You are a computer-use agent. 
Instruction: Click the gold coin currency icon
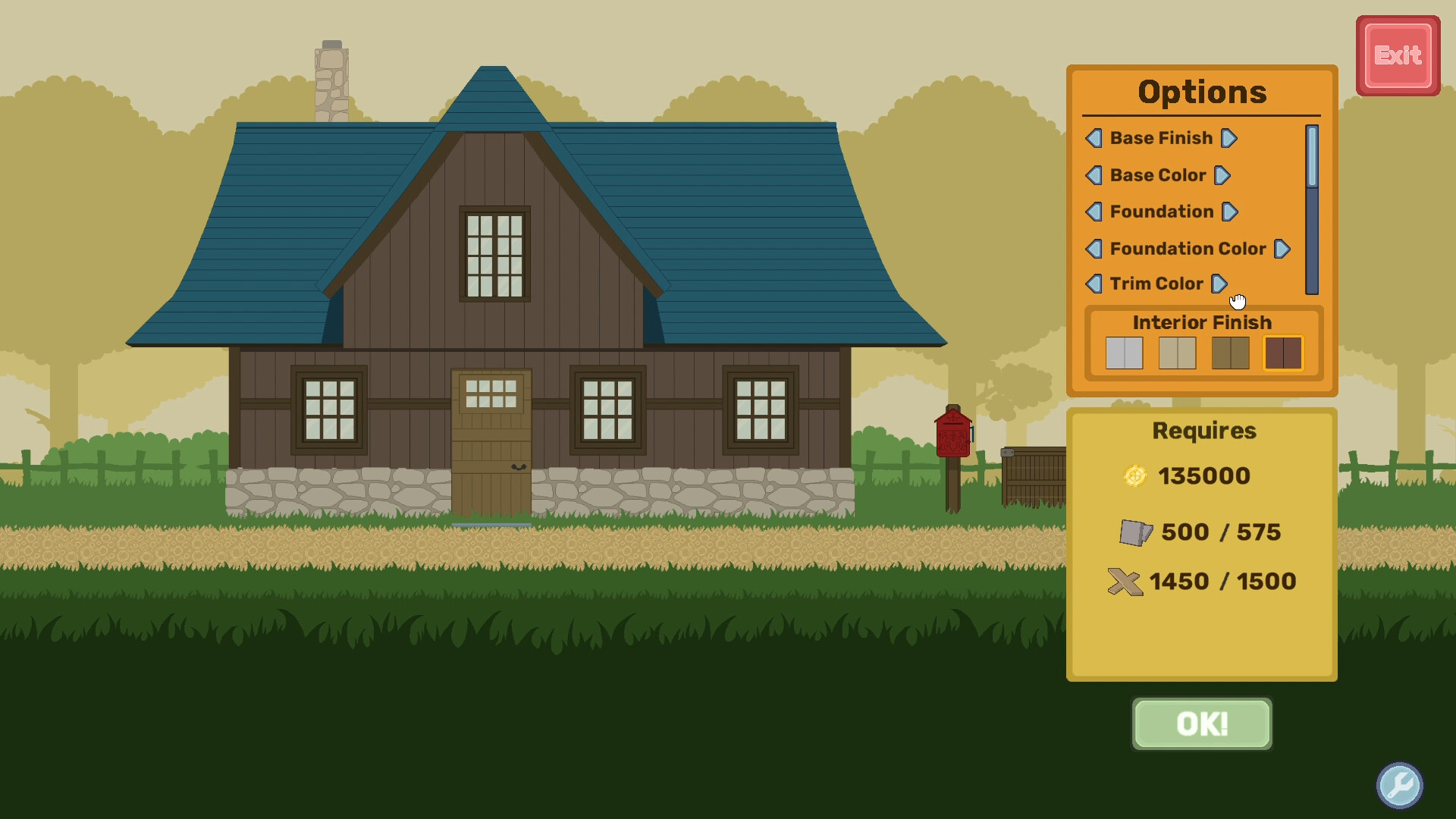(1136, 475)
